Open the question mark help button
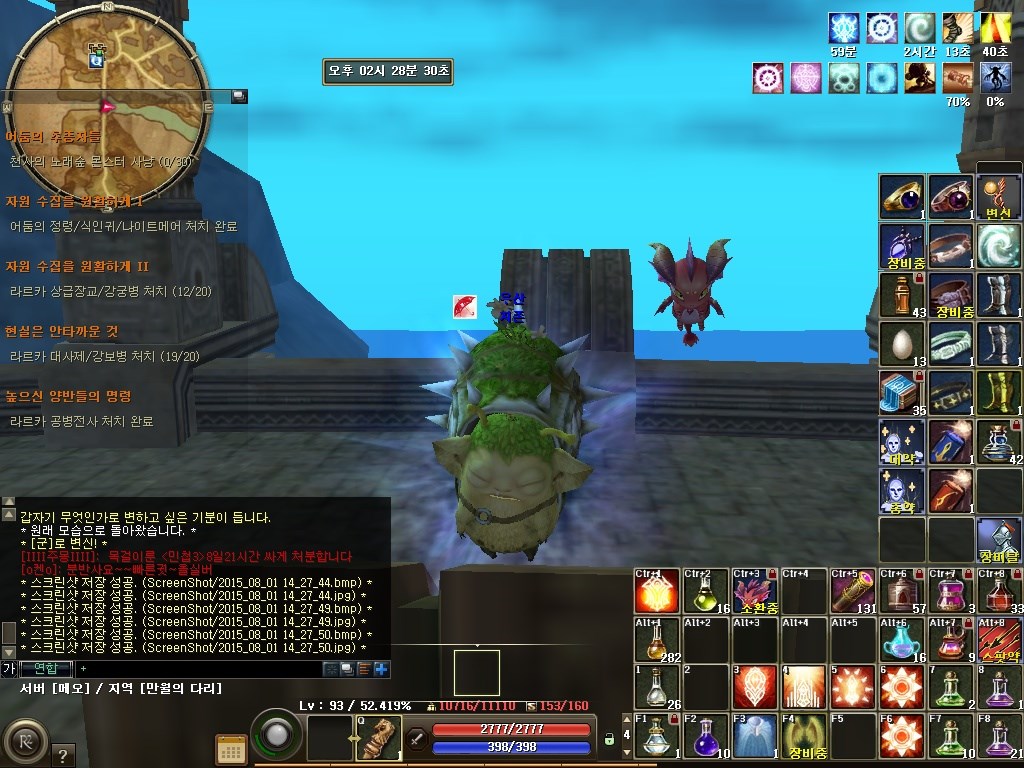Viewport: 1024px width, 768px height. [62, 755]
